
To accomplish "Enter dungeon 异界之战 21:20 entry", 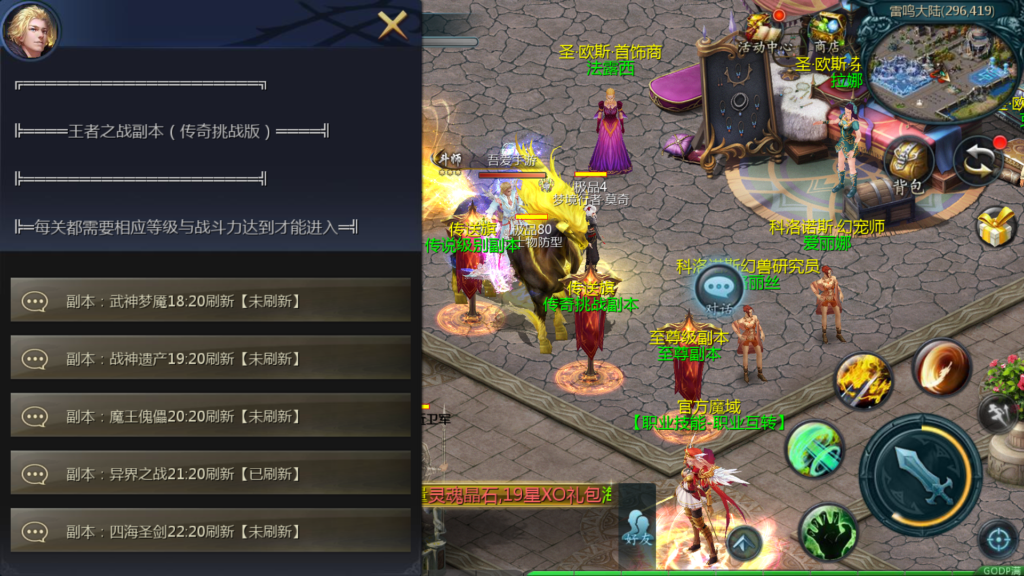I will point(210,474).
